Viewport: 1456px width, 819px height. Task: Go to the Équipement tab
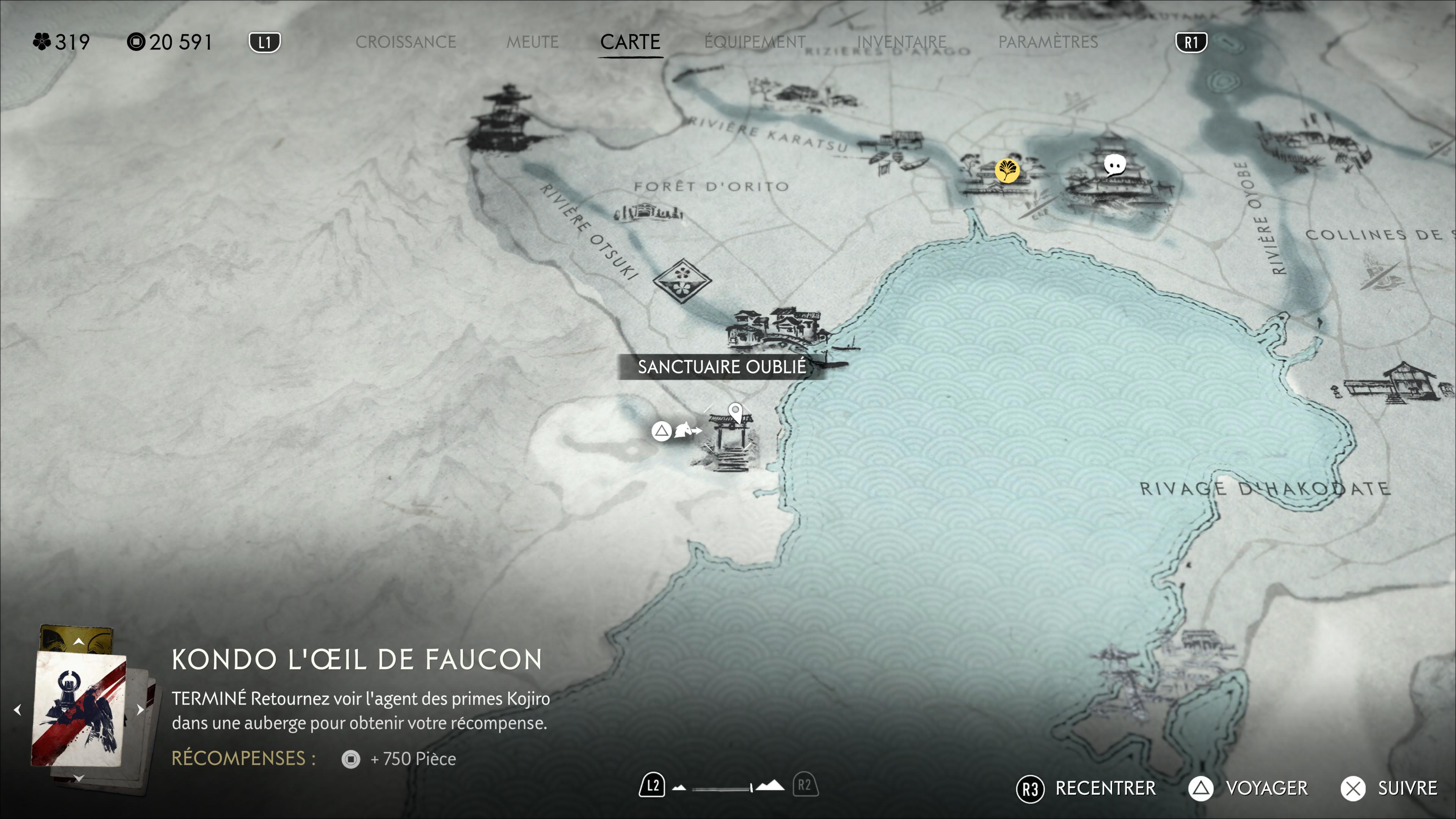[755, 42]
